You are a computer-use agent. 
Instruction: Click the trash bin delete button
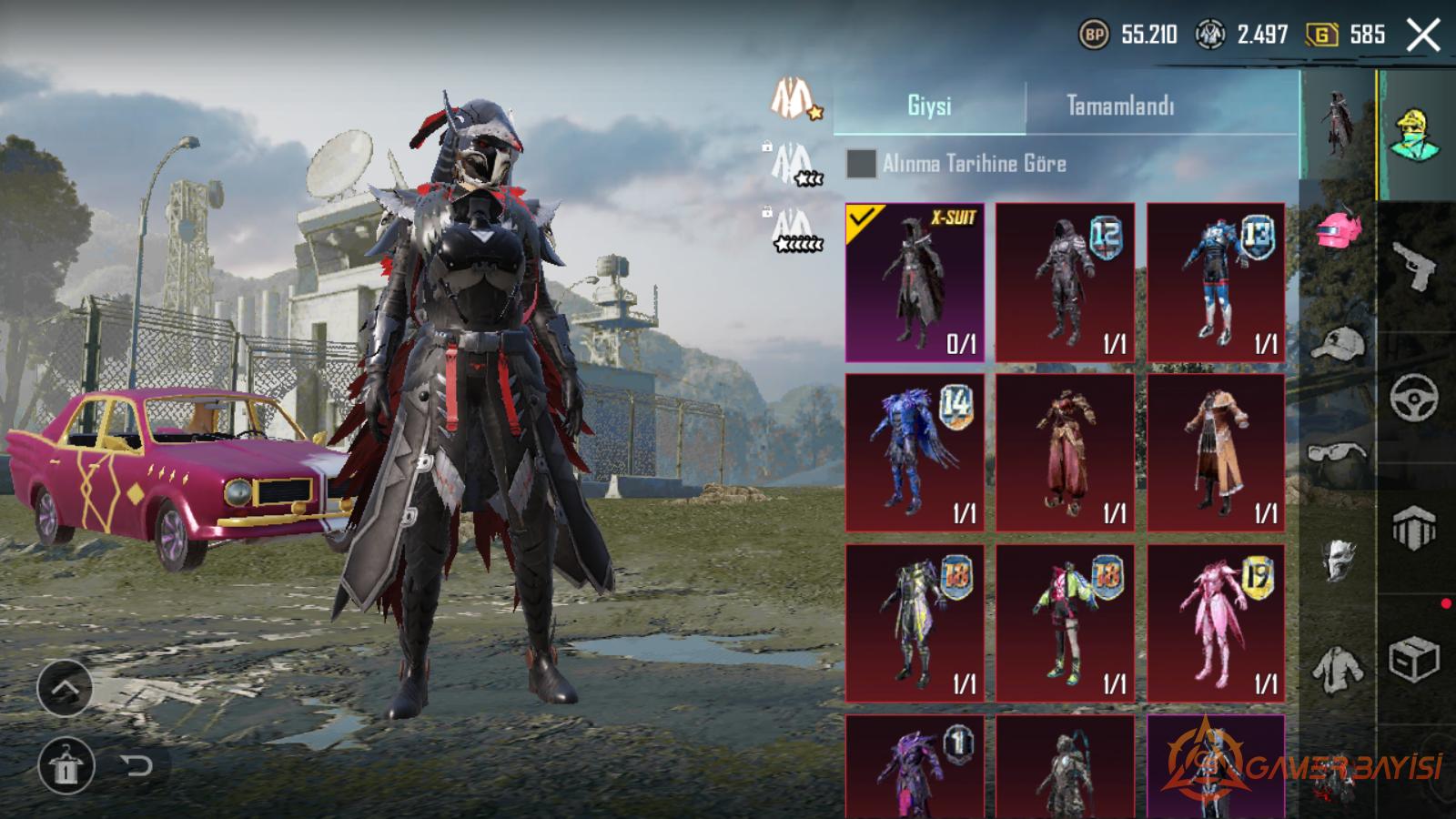click(x=65, y=765)
